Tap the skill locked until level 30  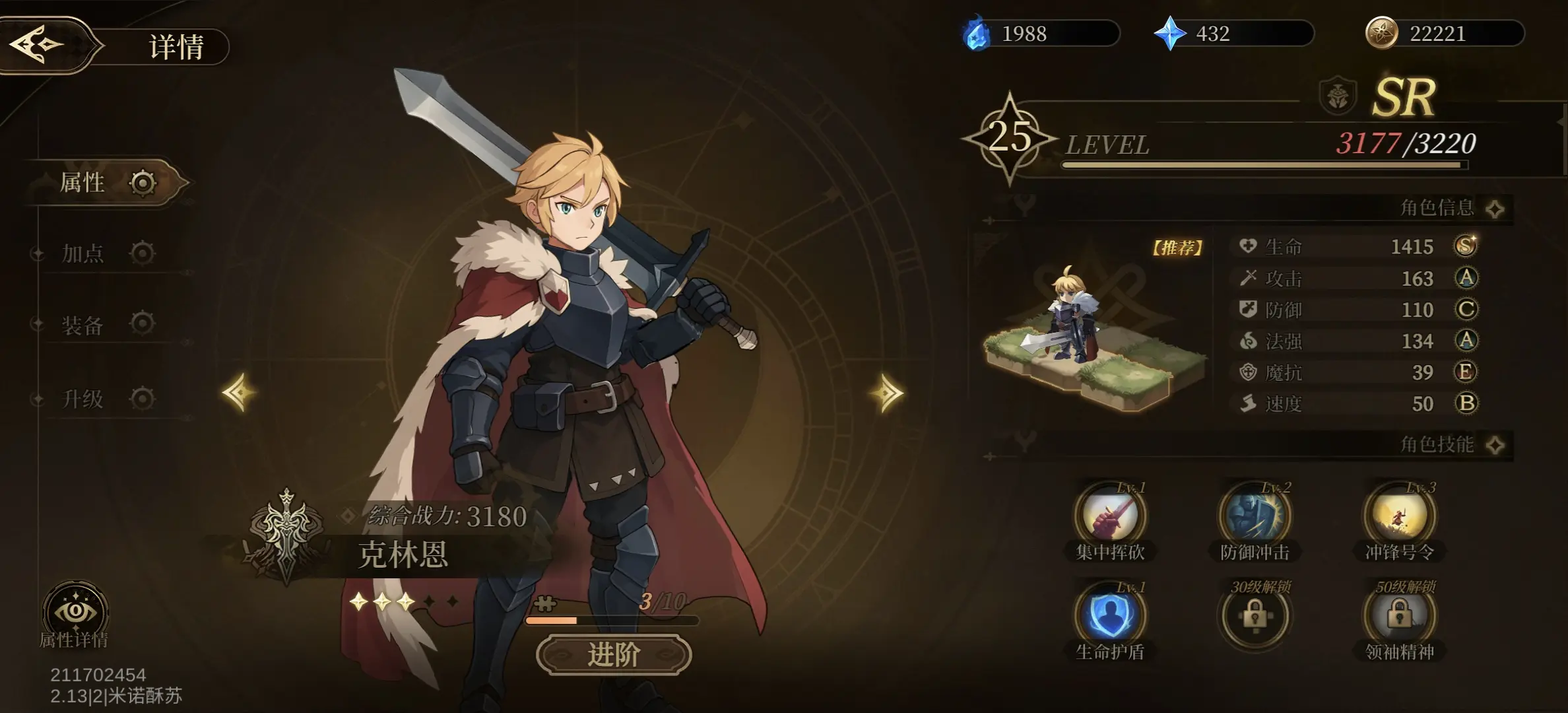coord(1255,615)
